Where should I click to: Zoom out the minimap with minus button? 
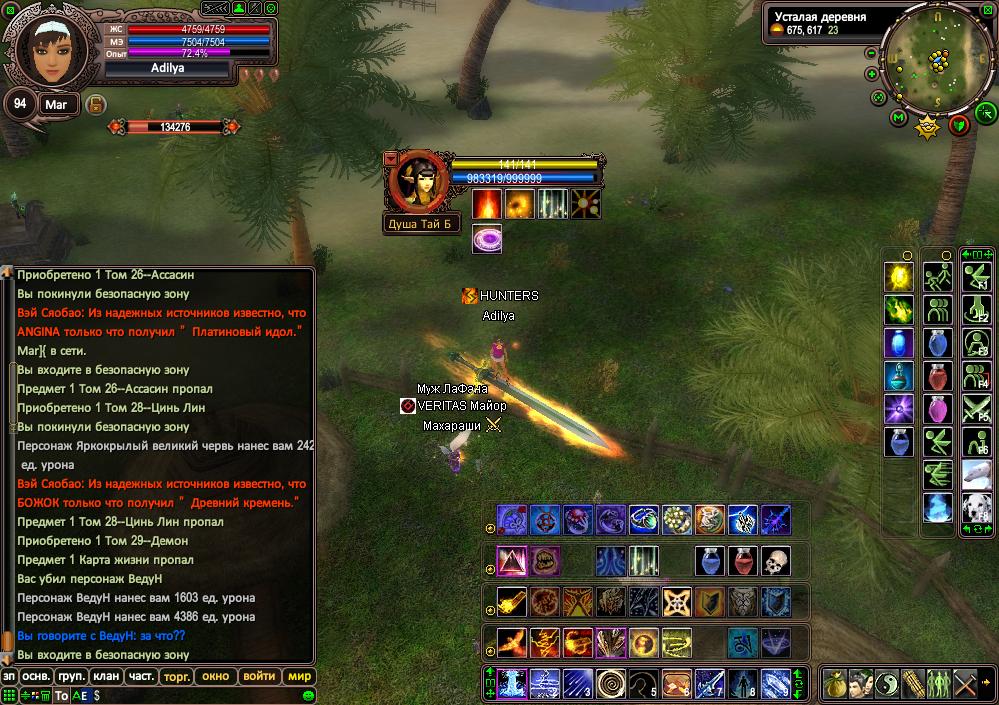pyautogui.click(x=871, y=53)
